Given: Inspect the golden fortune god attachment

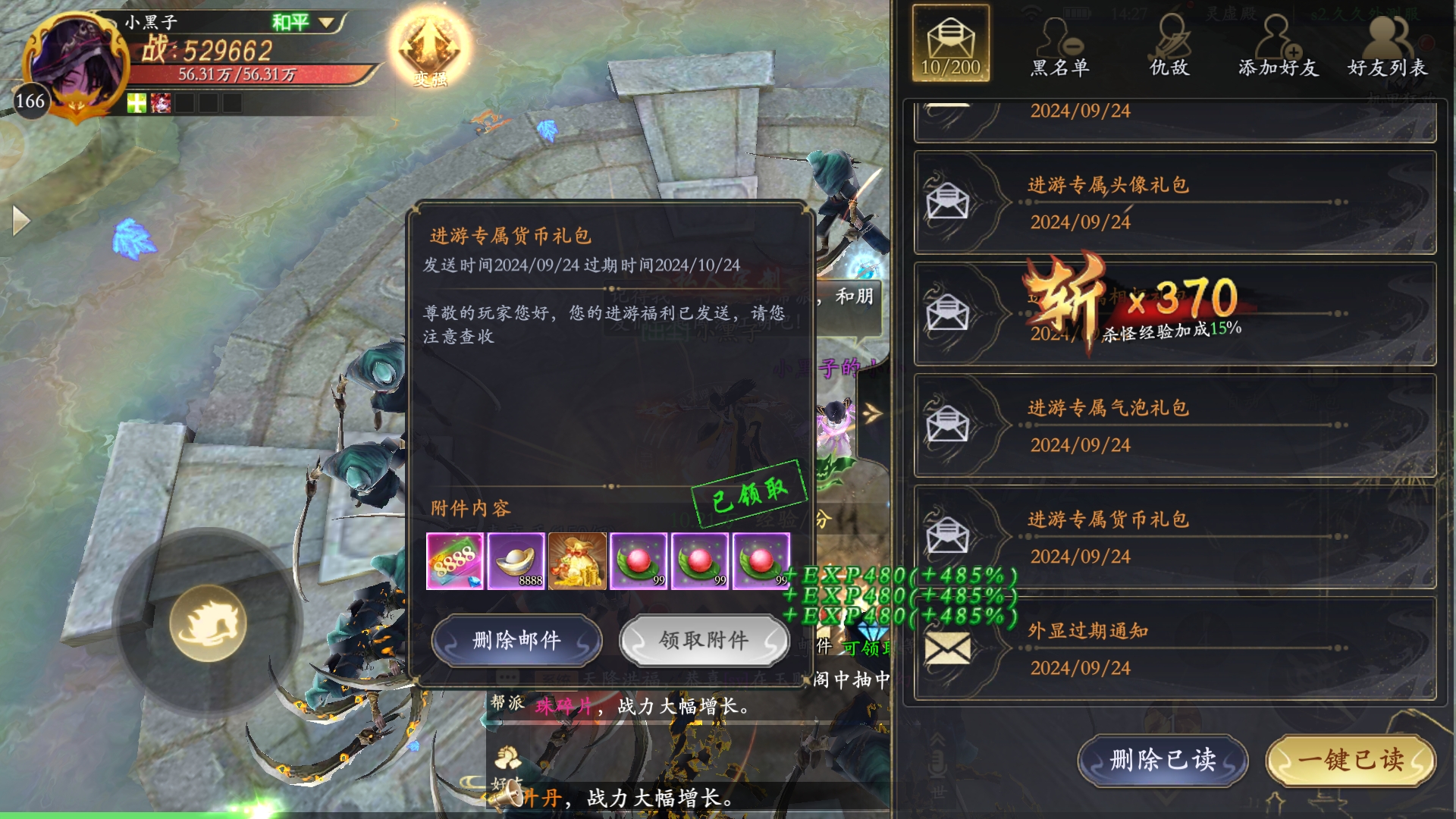Looking at the screenshot, I should (578, 561).
